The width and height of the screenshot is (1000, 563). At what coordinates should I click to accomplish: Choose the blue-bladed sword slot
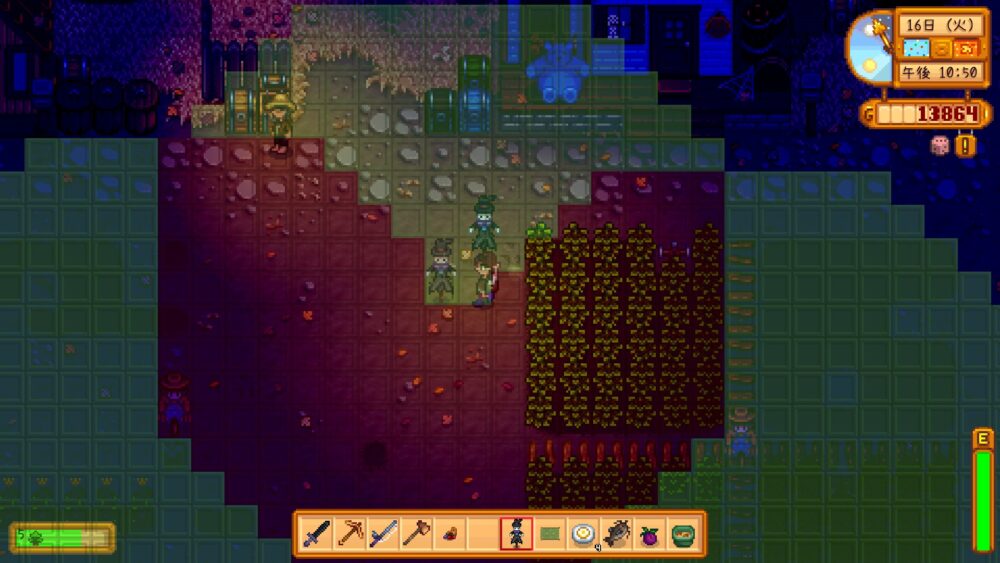click(x=383, y=534)
